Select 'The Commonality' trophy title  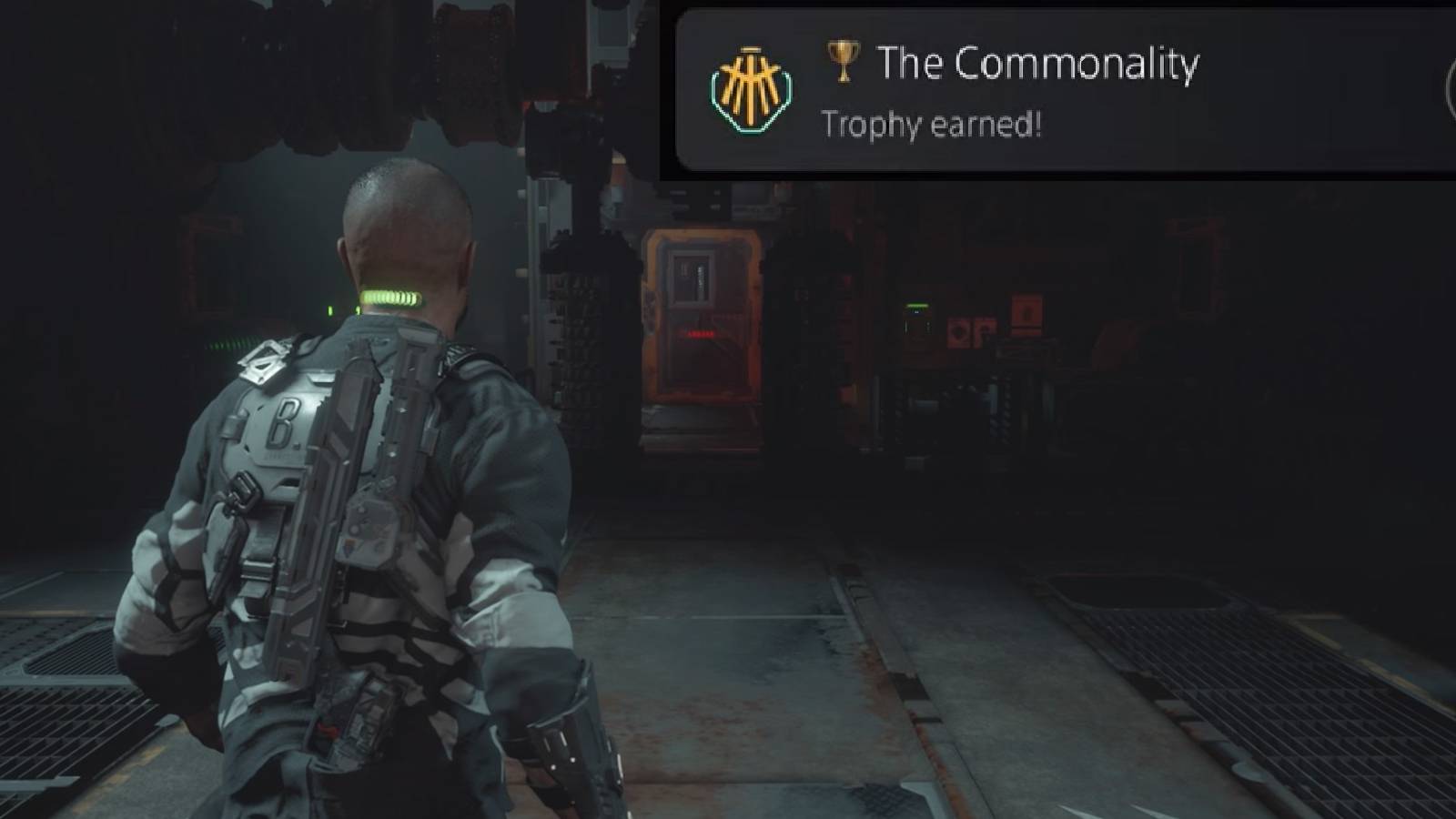(1037, 64)
